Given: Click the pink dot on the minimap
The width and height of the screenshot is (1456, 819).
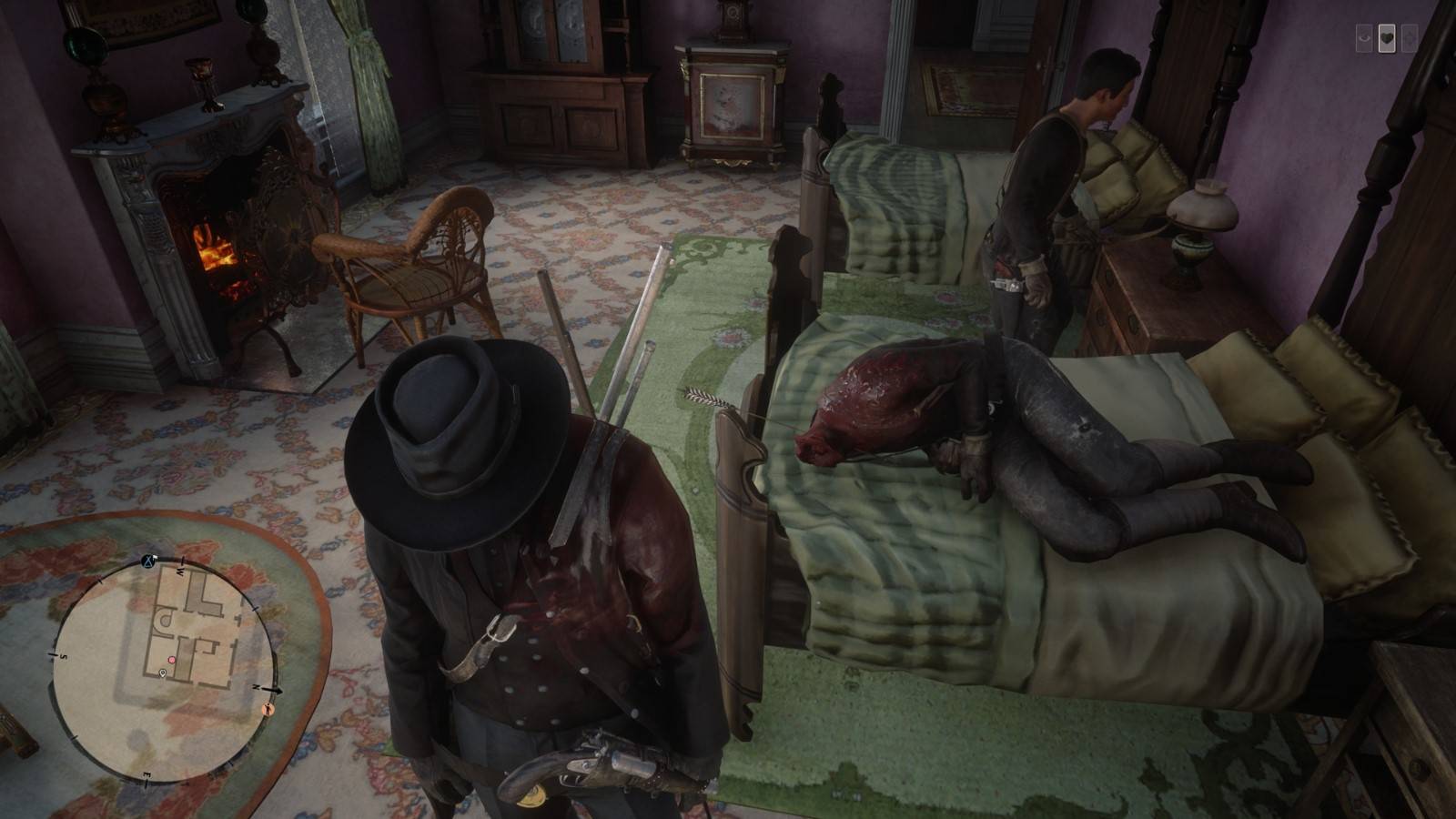Looking at the screenshot, I should [171, 658].
